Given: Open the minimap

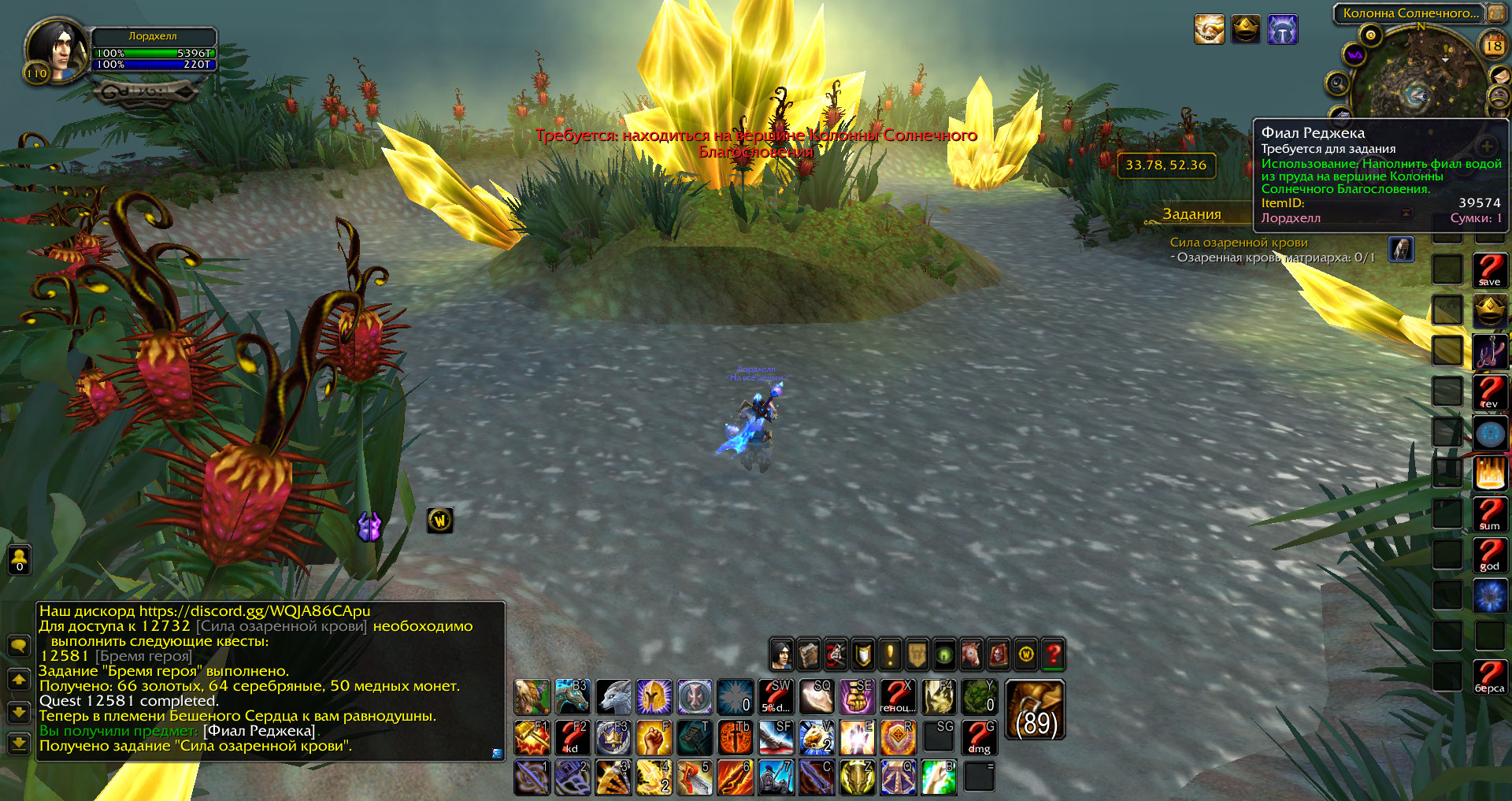Looking at the screenshot, I should pyautogui.click(x=1418, y=76).
